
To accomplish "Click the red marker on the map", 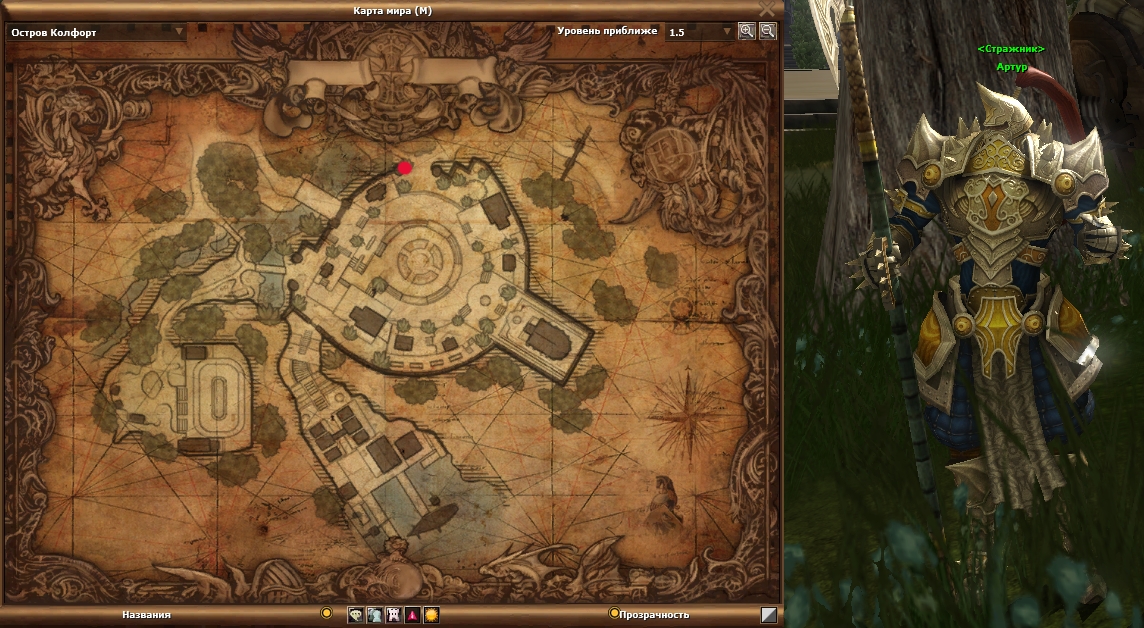I will coord(404,168).
